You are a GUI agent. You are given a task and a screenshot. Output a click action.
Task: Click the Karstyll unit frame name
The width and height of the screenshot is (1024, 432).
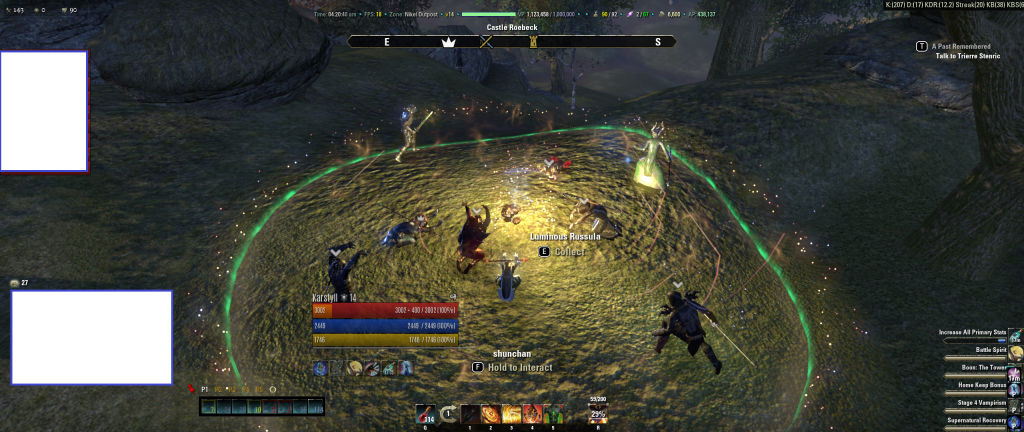[x=329, y=297]
